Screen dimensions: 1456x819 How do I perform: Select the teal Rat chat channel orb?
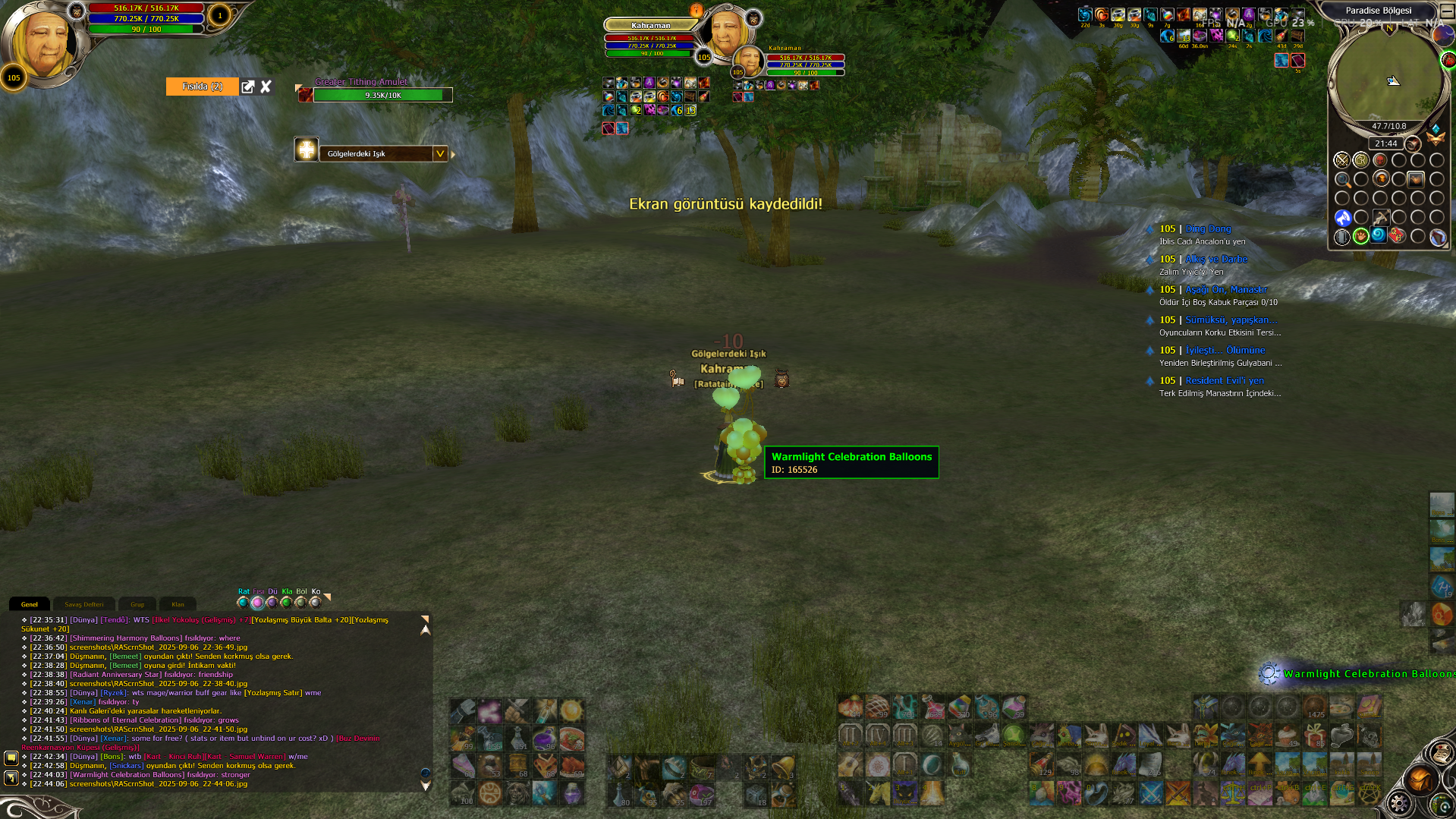243,603
